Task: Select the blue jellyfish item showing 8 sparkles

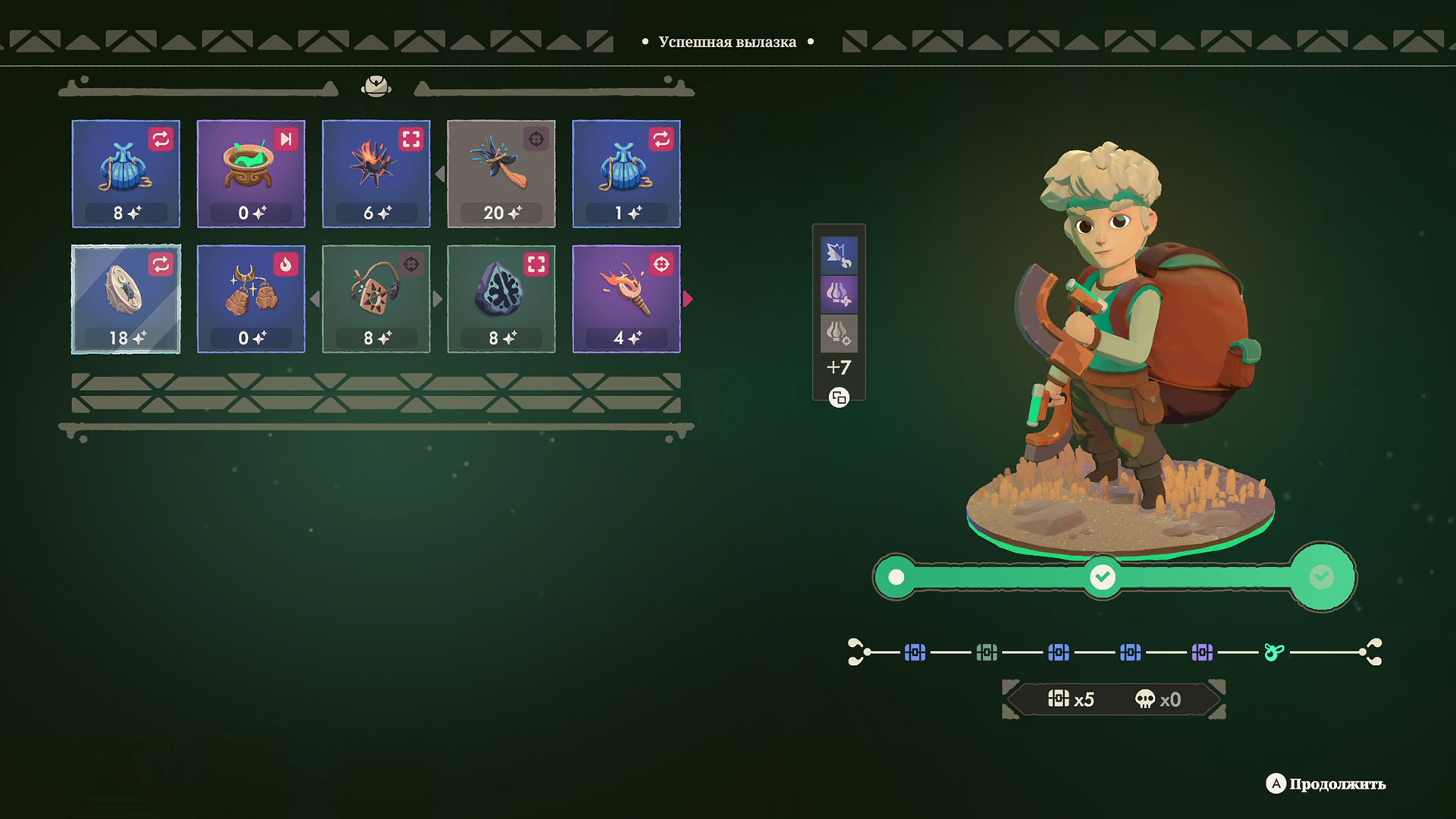Action: point(126,173)
